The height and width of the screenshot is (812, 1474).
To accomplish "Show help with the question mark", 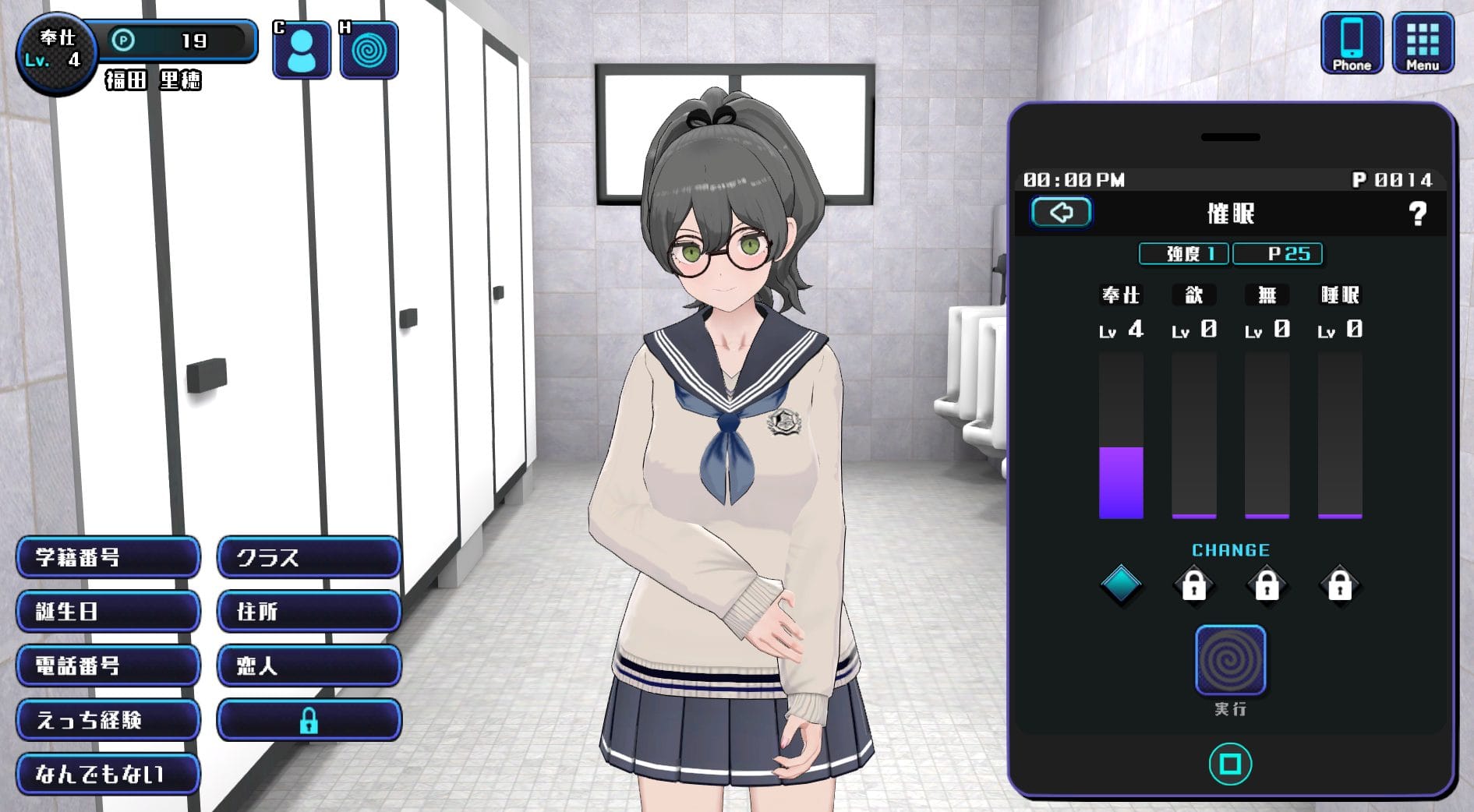I will point(1417,214).
